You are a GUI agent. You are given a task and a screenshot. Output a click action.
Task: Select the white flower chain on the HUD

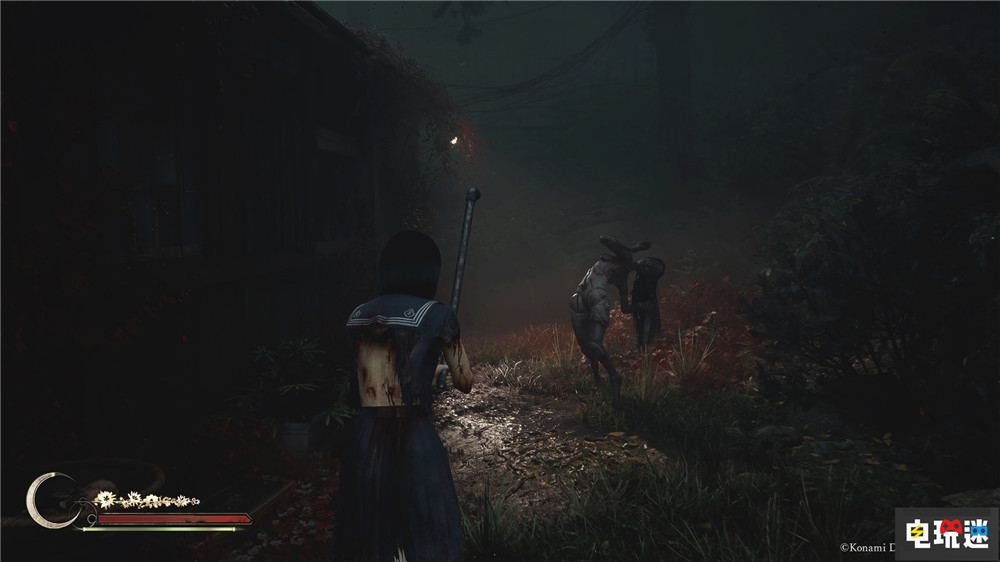(145, 499)
